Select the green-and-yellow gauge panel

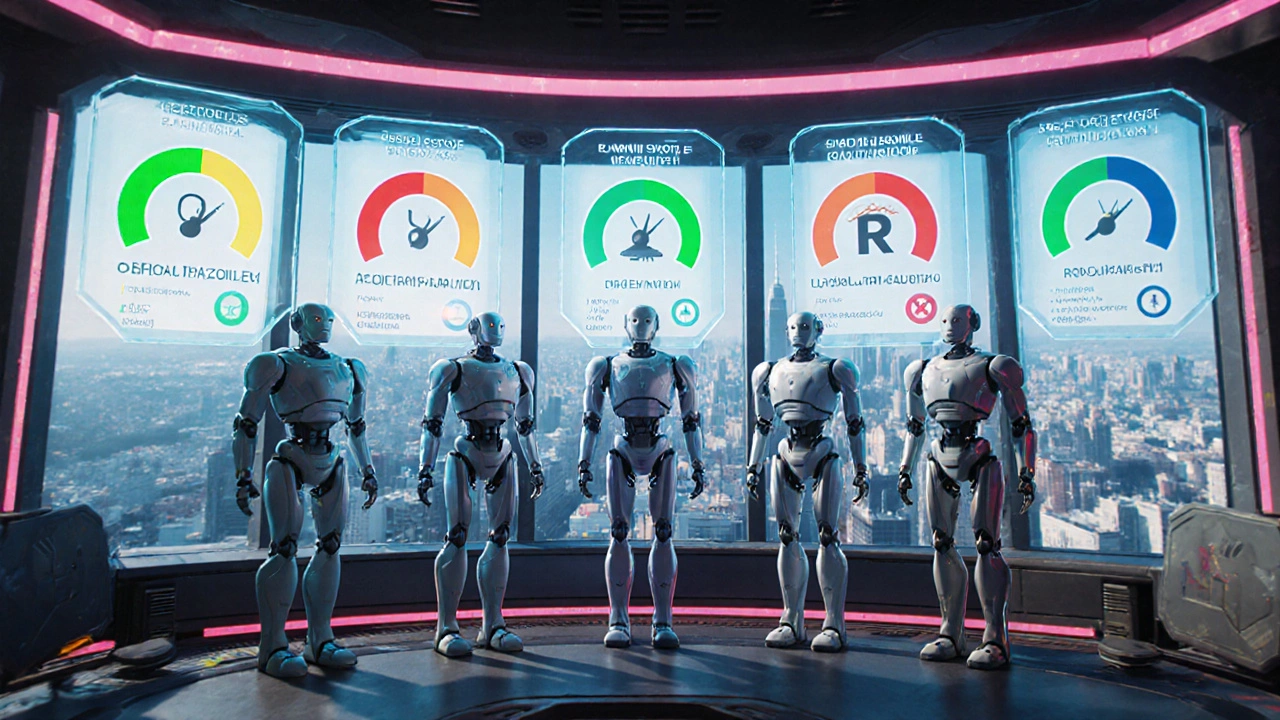[190, 210]
